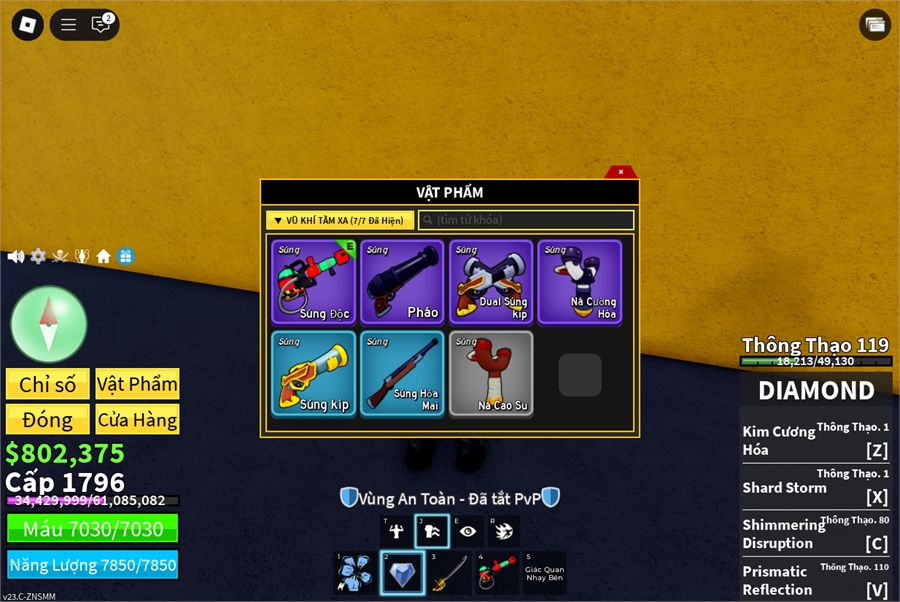Screen dimensions: 900x602
Task: Open settings via the gear icon
Action: pos(38,256)
